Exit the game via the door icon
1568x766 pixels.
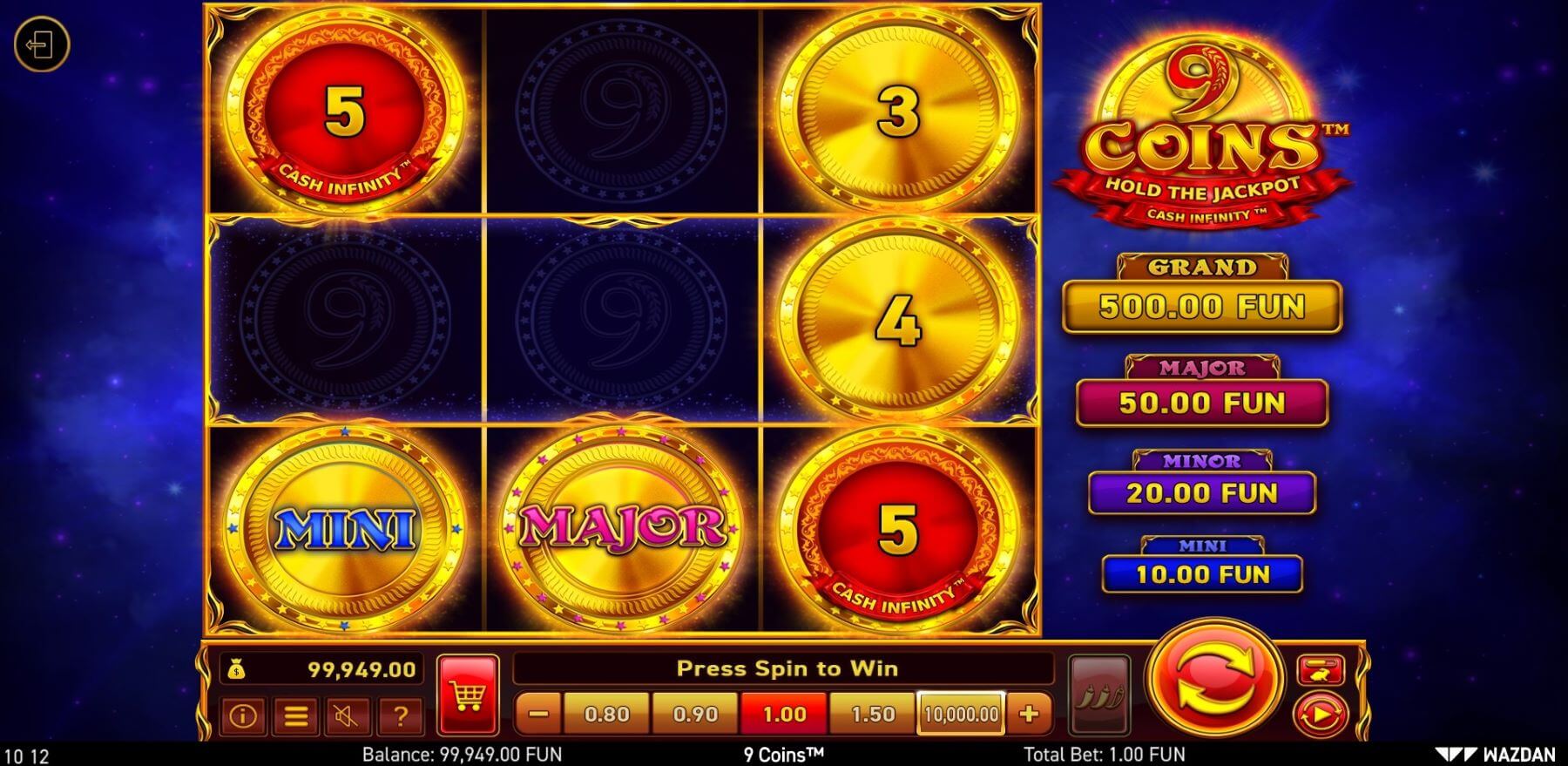[x=41, y=44]
